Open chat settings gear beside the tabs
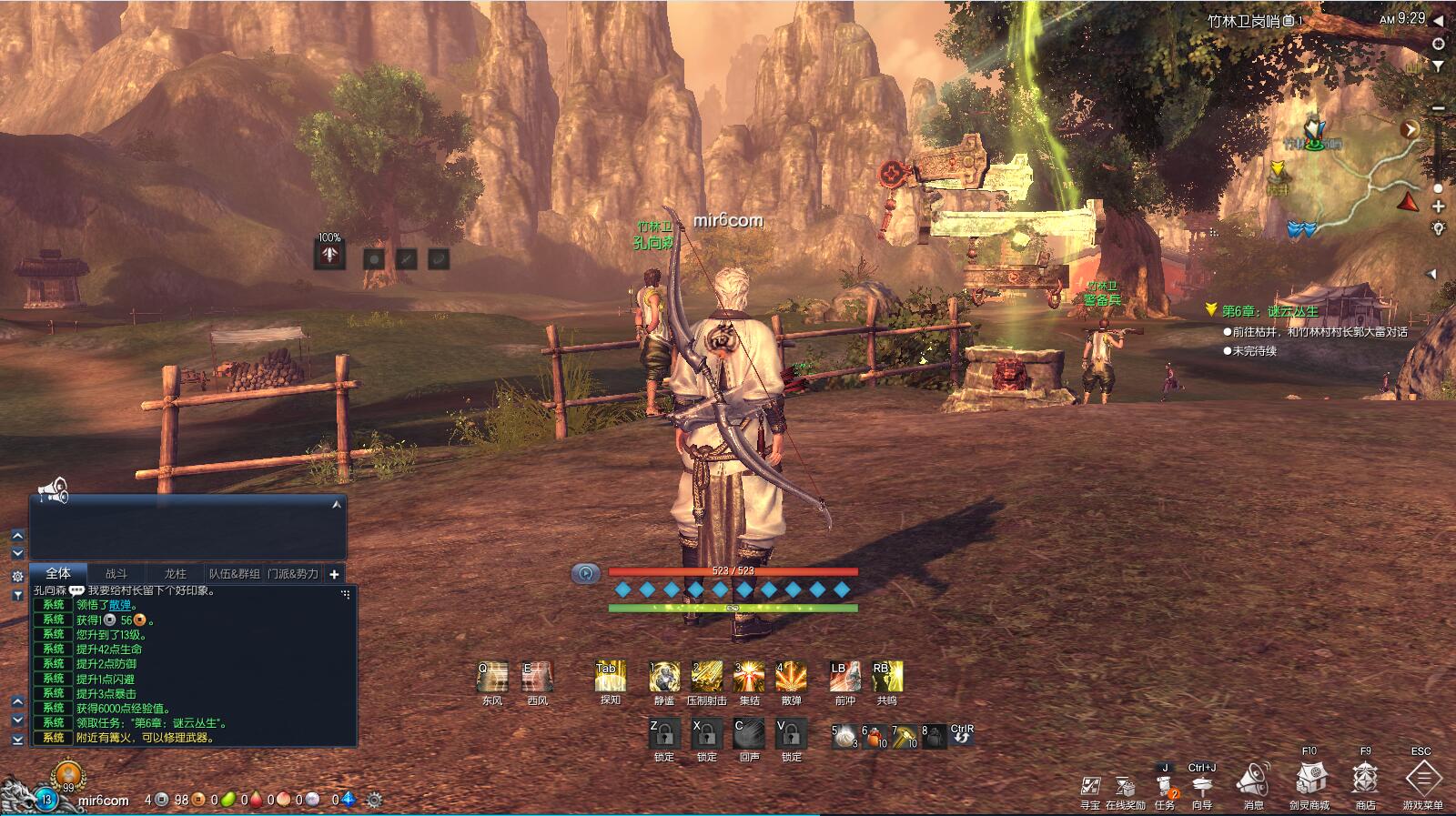1456x816 pixels. click(x=17, y=577)
